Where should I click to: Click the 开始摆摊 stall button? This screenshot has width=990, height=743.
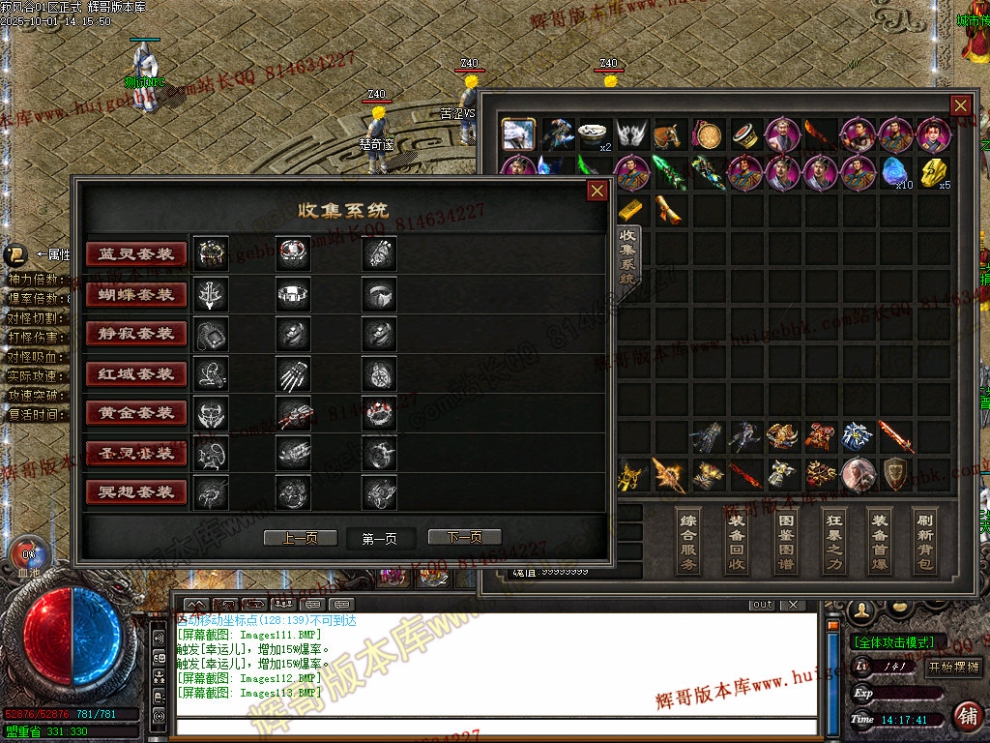954,667
